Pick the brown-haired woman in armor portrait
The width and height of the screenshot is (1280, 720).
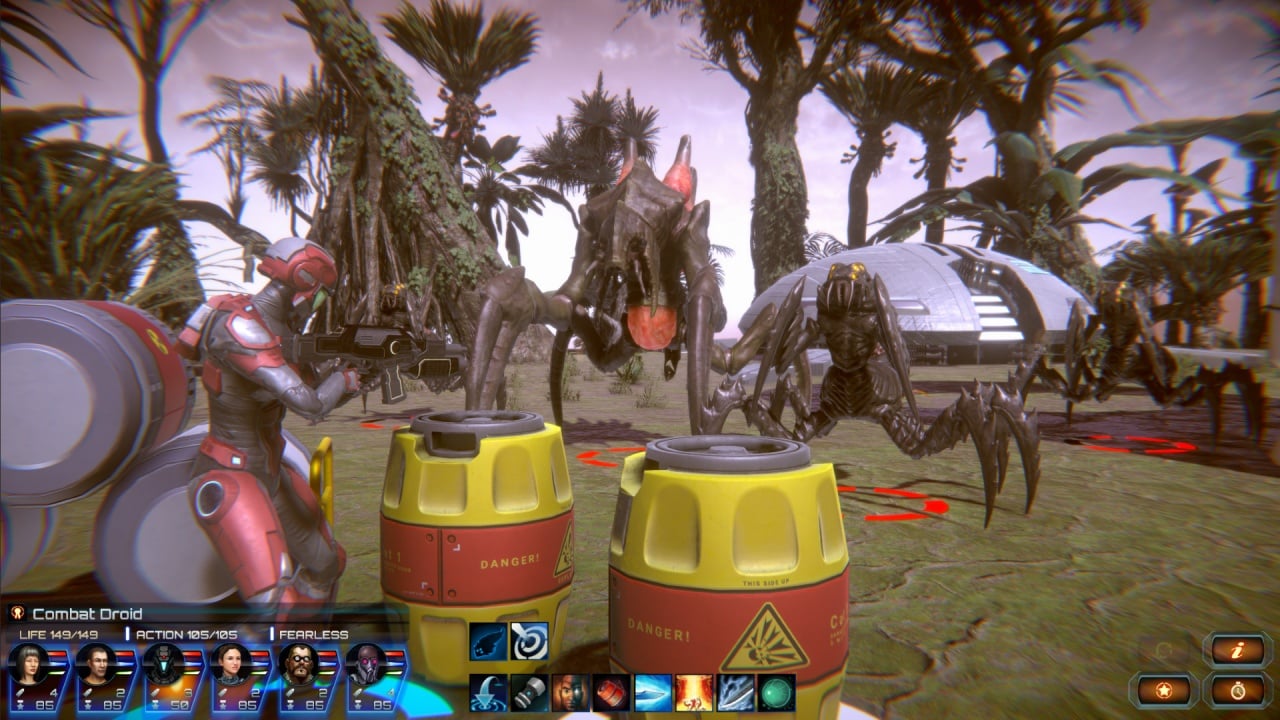pyautogui.click(x=230, y=663)
